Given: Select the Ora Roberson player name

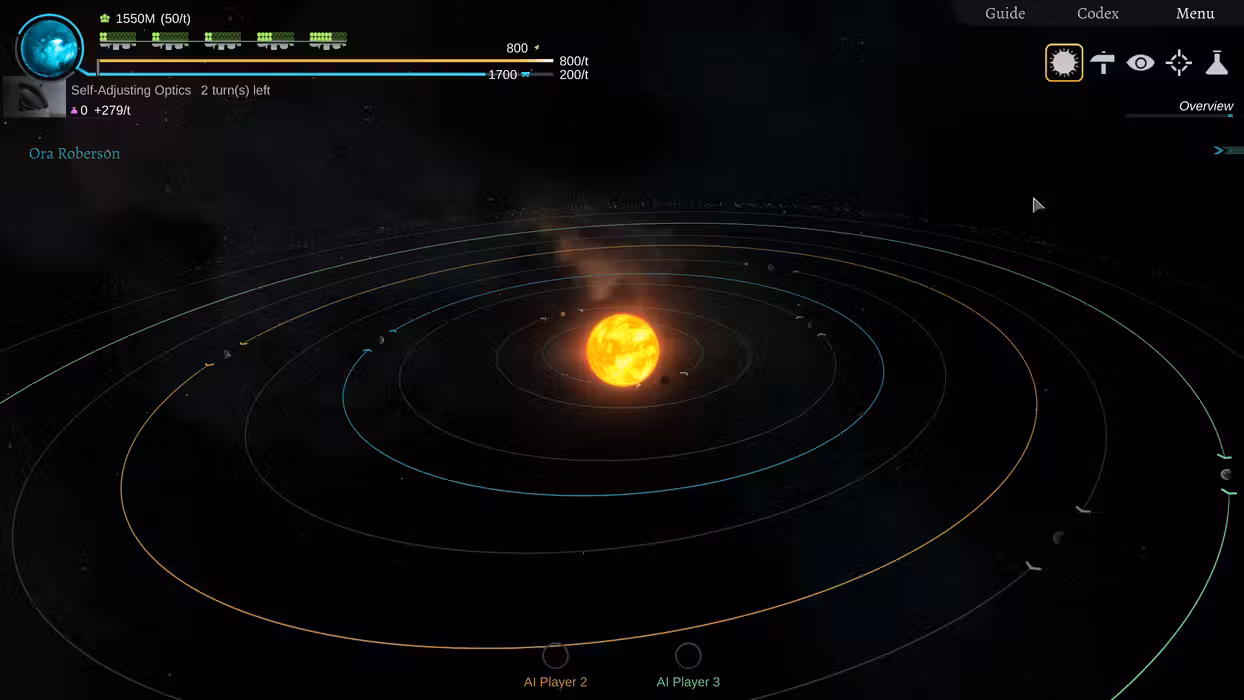Looking at the screenshot, I should [x=74, y=154].
